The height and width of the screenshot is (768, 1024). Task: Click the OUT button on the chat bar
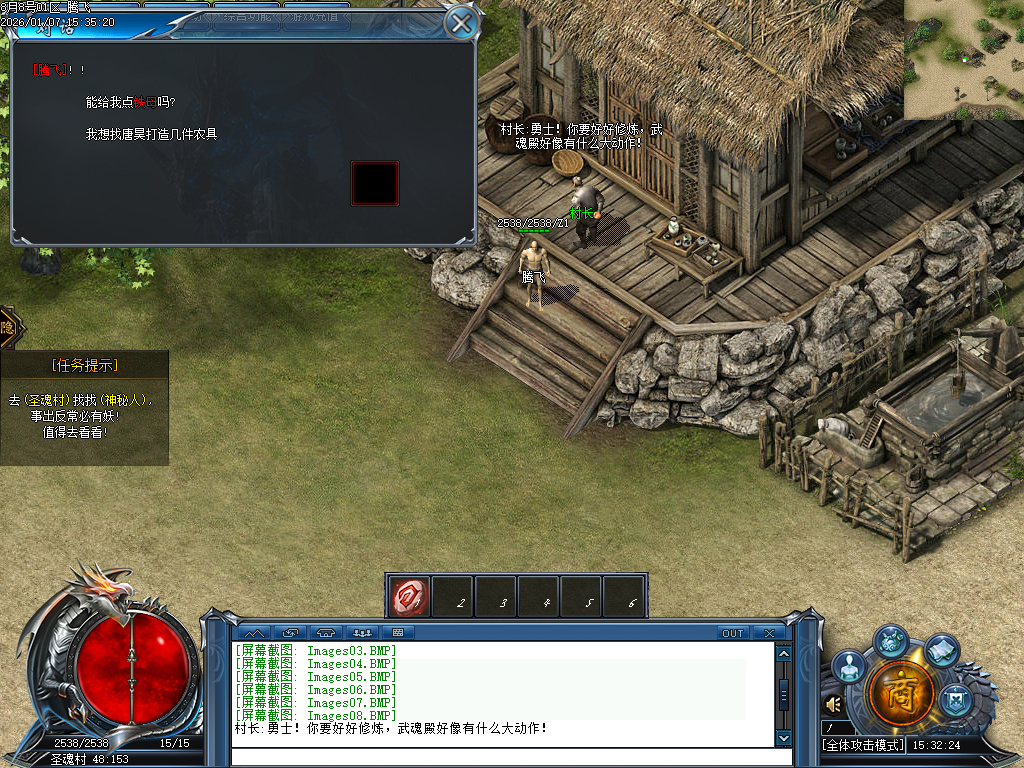[733, 633]
